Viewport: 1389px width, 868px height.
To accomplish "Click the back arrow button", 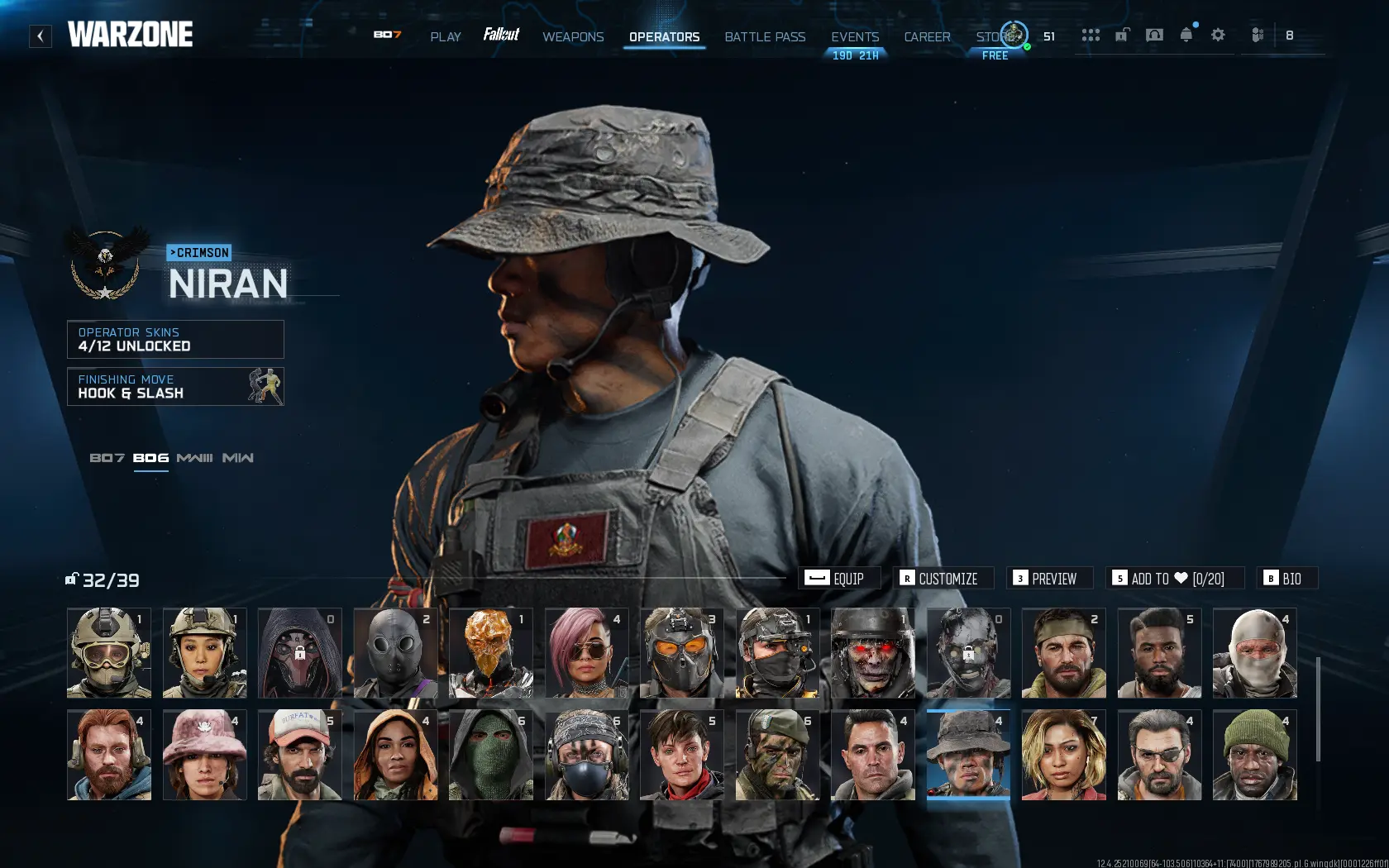I will click(x=40, y=35).
